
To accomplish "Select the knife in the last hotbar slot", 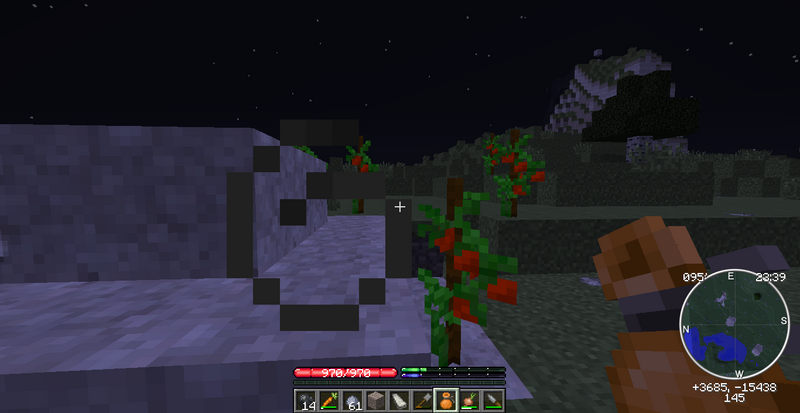I will tap(491, 401).
